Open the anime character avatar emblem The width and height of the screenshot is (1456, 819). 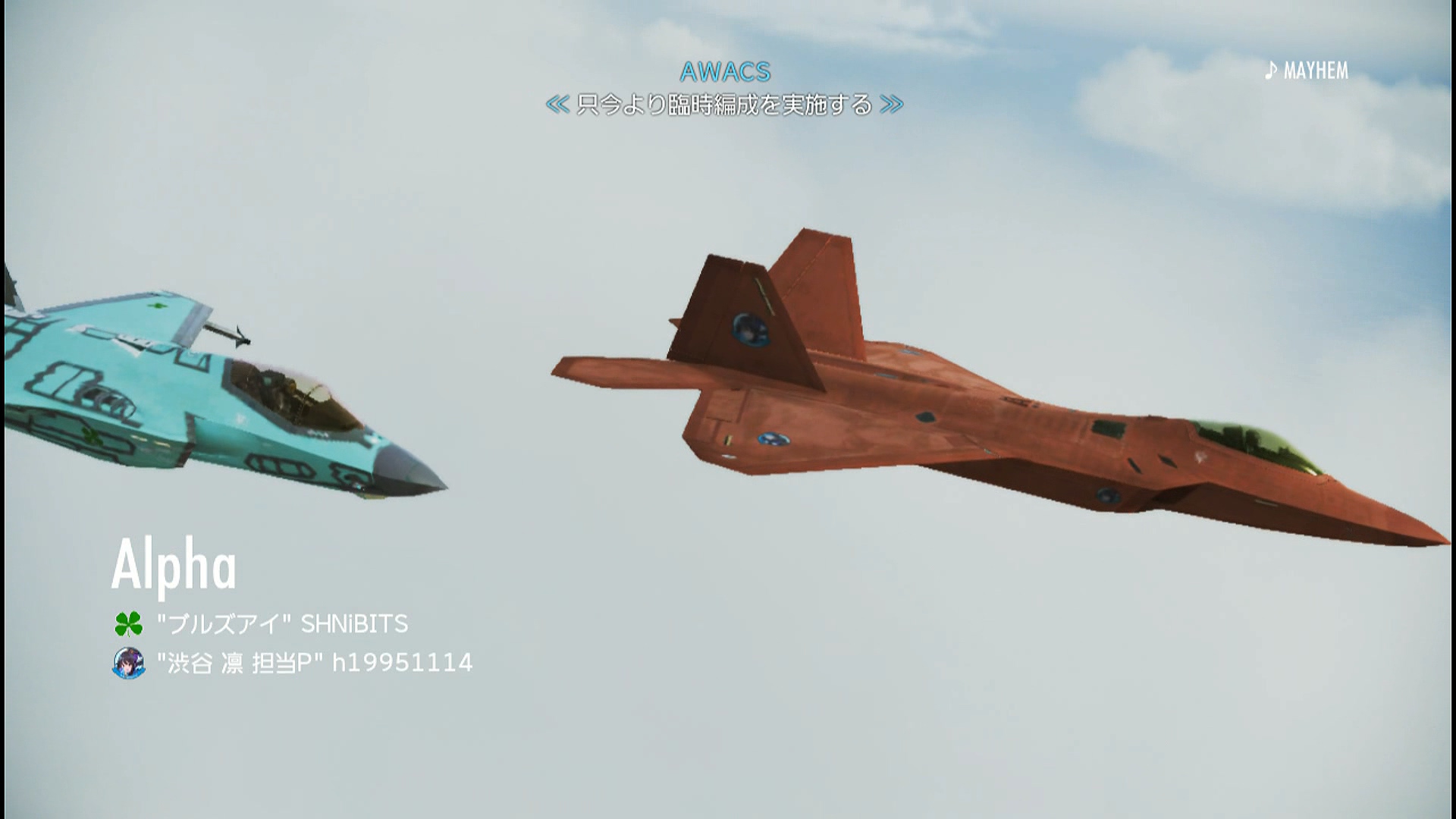click(128, 663)
